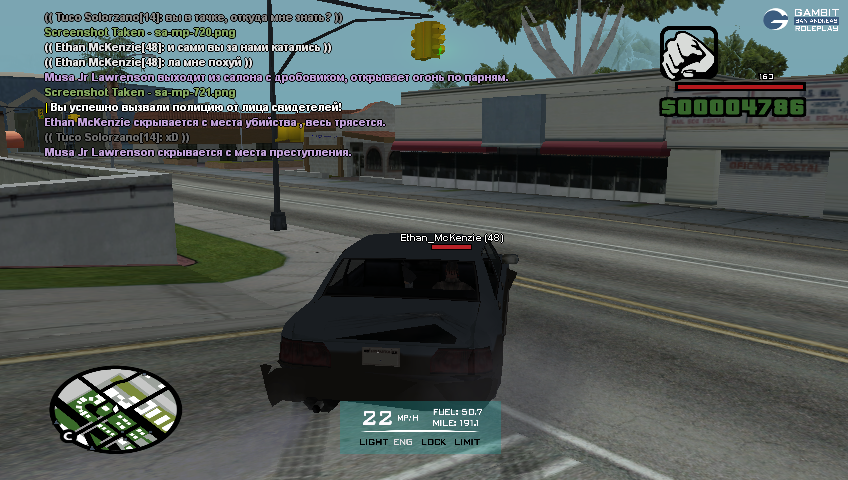This screenshot has width=848, height=480.
Task: Toggle the LIMIT speed limiter indicator
Action: pyautogui.click(x=467, y=442)
